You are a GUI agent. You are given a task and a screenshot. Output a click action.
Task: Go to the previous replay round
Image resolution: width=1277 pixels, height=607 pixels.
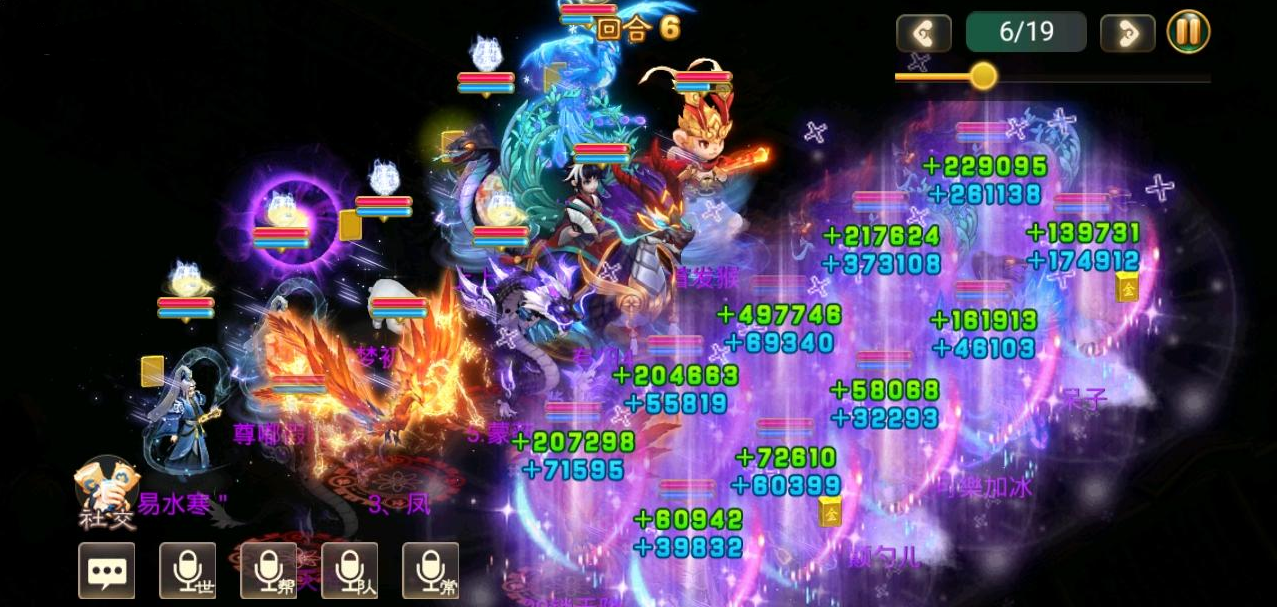pyautogui.click(x=923, y=33)
